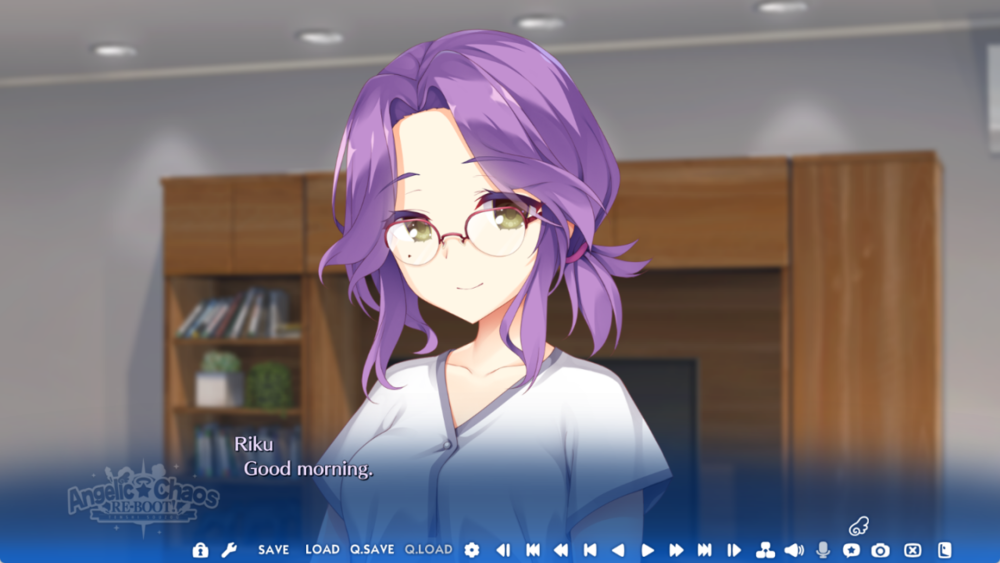The height and width of the screenshot is (563, 1000).
Task: Start auto-play with the play arrow
Action: (647, 550)
